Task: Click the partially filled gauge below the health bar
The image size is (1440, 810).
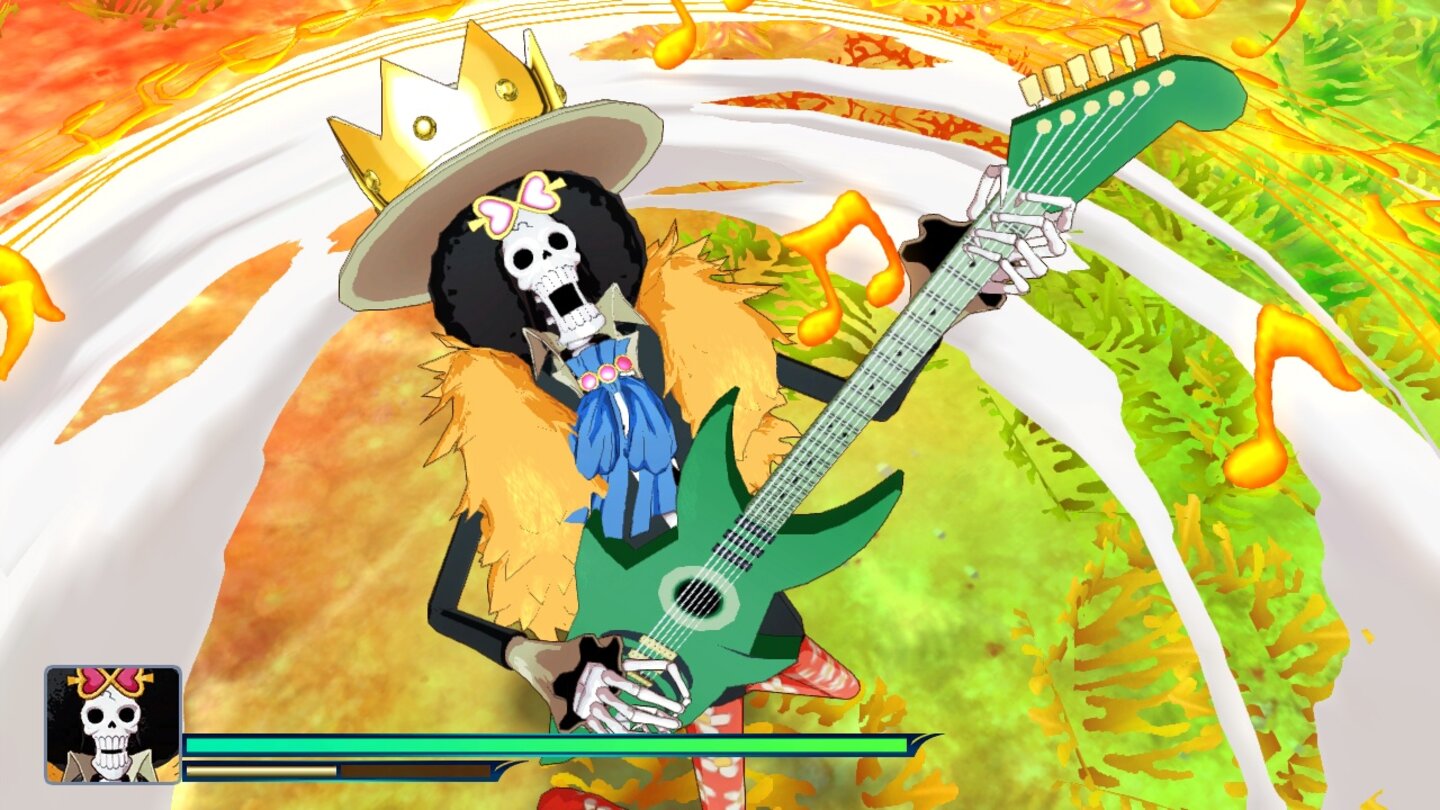Action: coord(260,772)
